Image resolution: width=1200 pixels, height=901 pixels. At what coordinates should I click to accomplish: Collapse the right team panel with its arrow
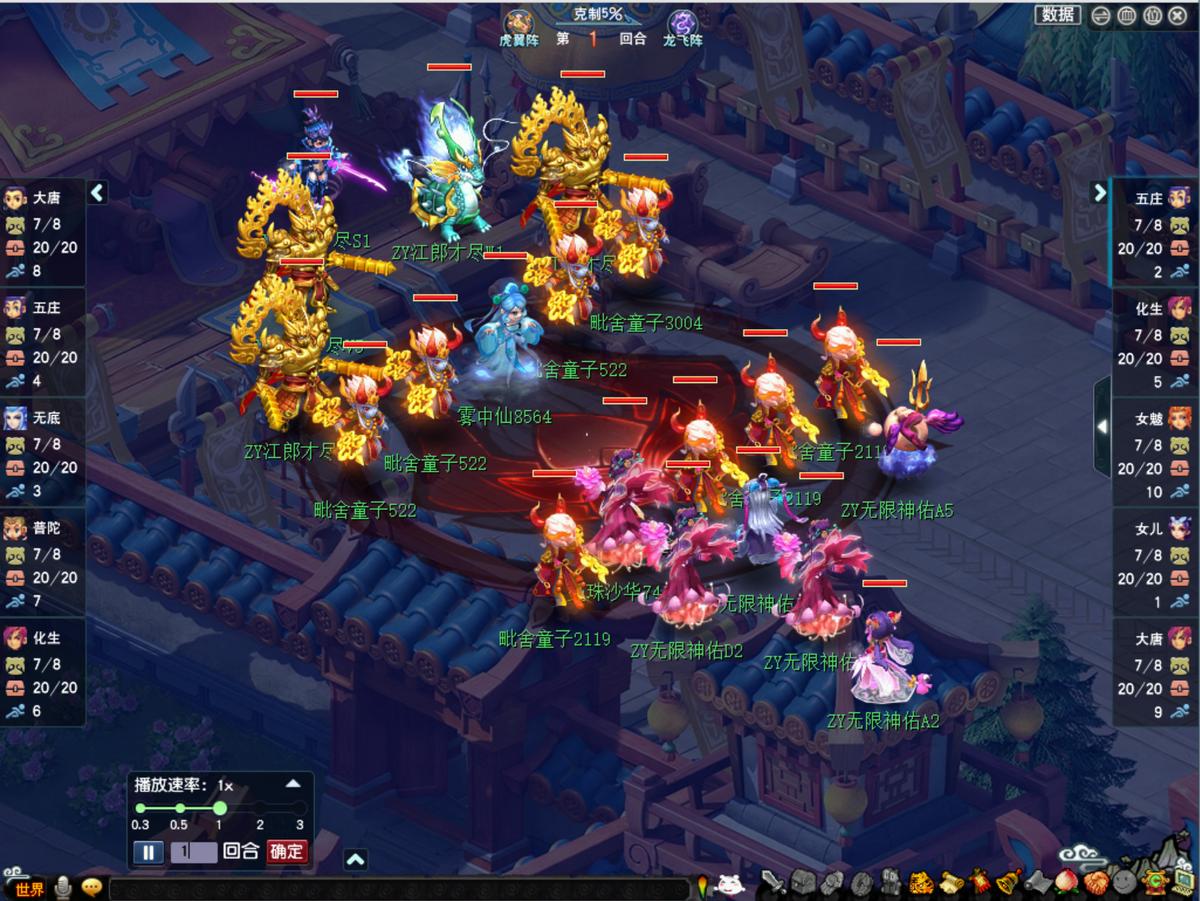(1100, 193)
